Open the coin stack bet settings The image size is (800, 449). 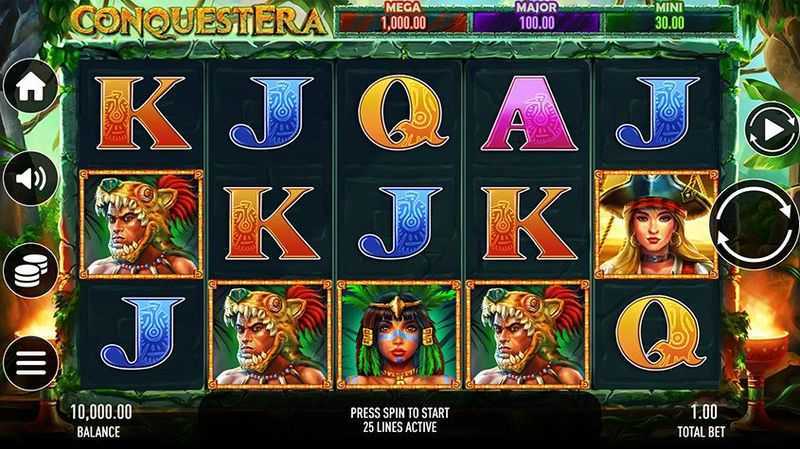pyautogui.click(x=30, y=270)
